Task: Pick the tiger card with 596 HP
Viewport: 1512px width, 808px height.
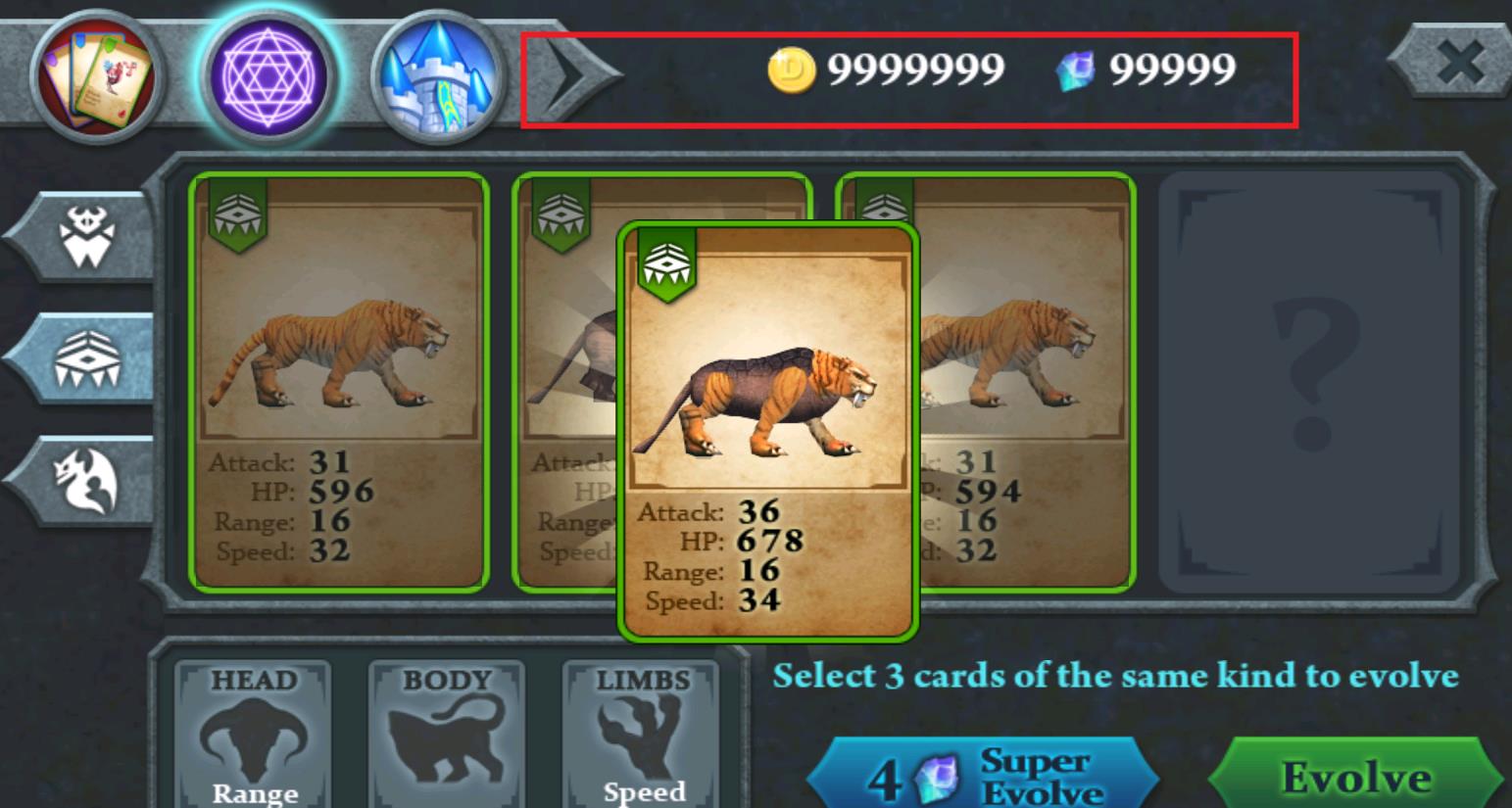Action: coord(339,382)
